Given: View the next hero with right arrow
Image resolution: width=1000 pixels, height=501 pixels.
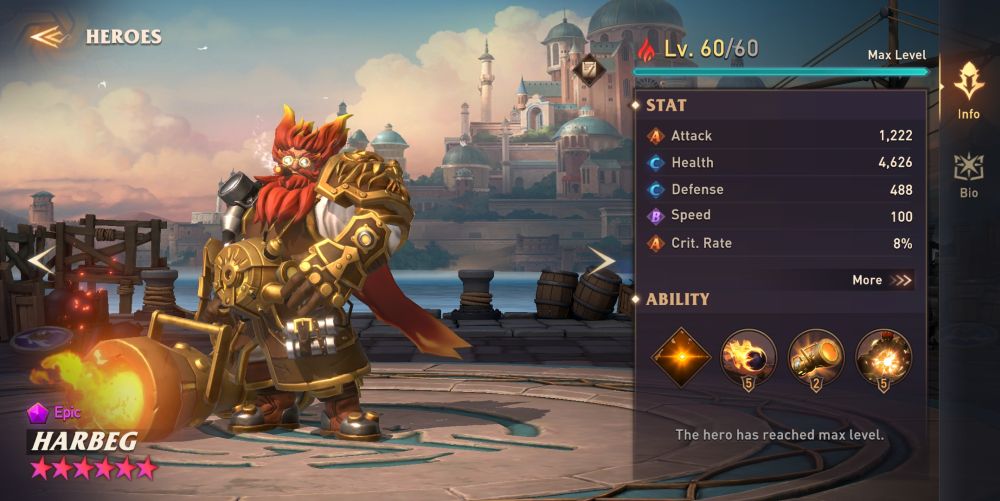Looking at the screenshot, I should pos(601,261).
